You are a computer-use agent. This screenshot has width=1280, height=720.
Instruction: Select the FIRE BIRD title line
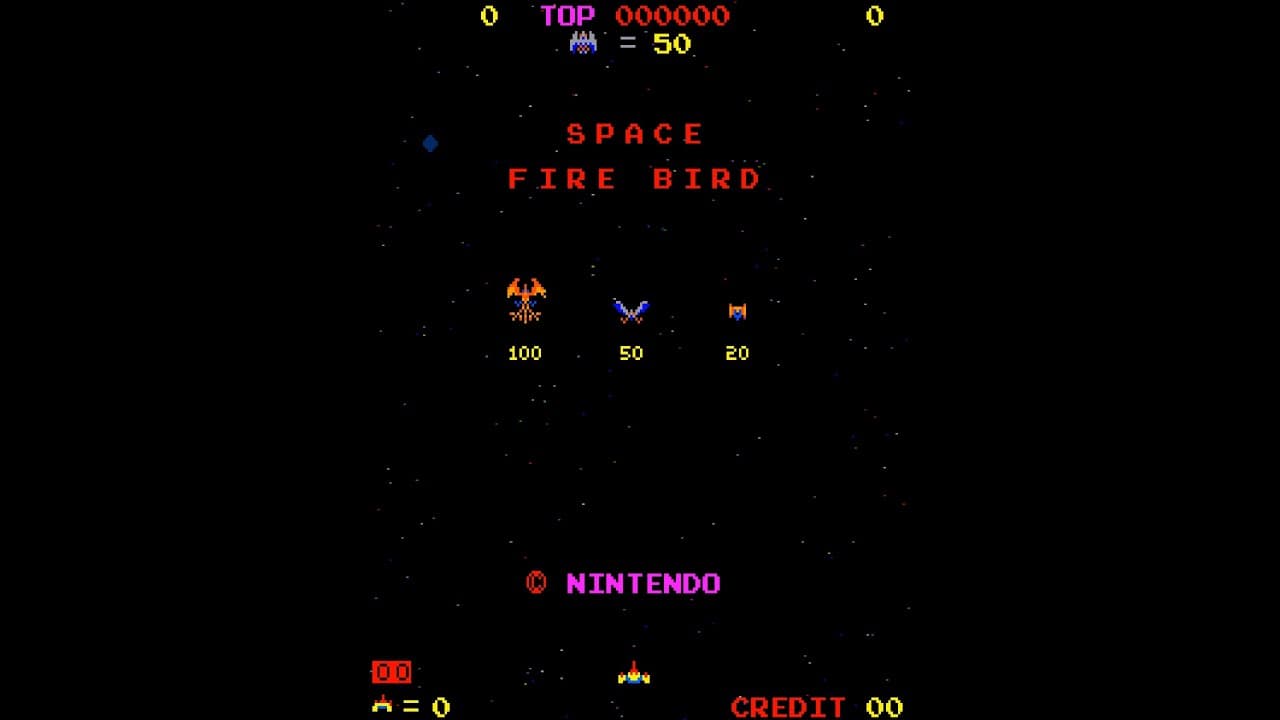point(633,179)
